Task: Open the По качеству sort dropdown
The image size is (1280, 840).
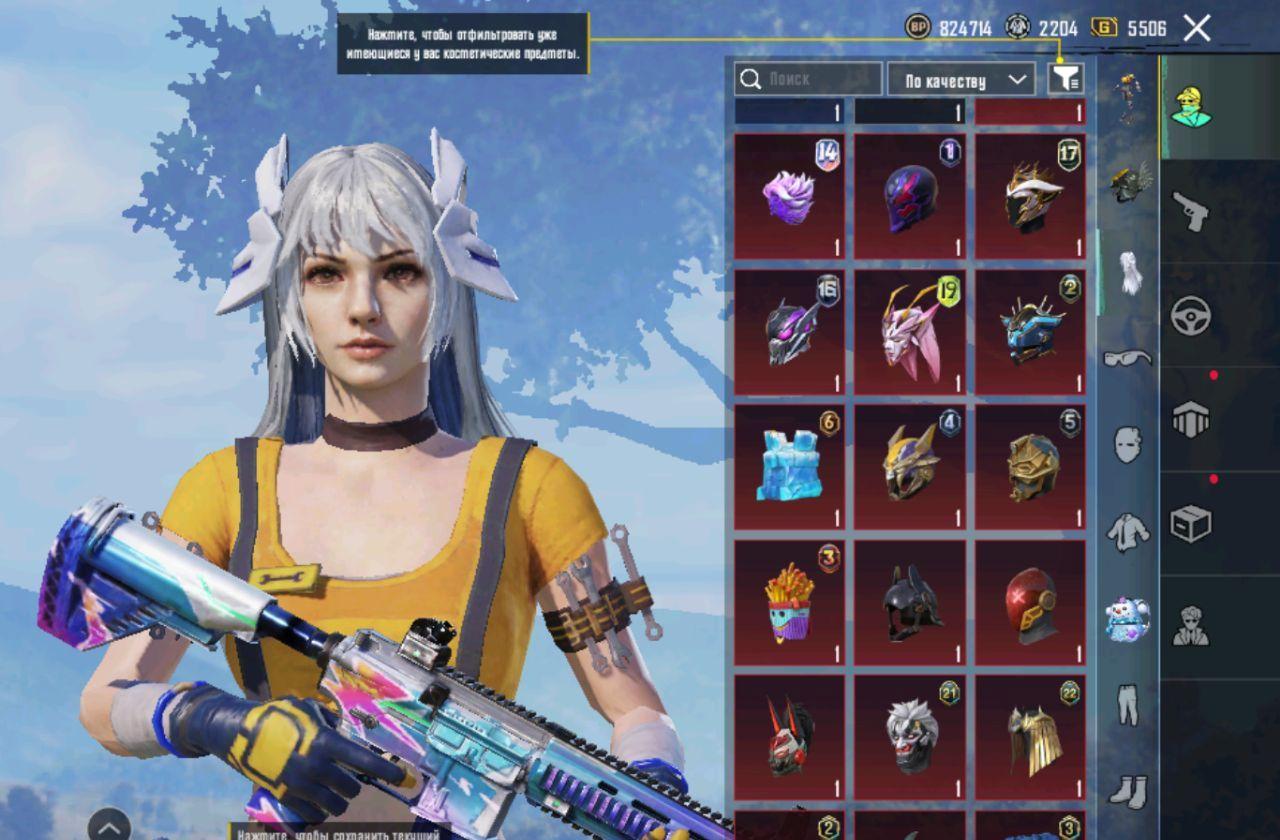Action: coord(961,80)
